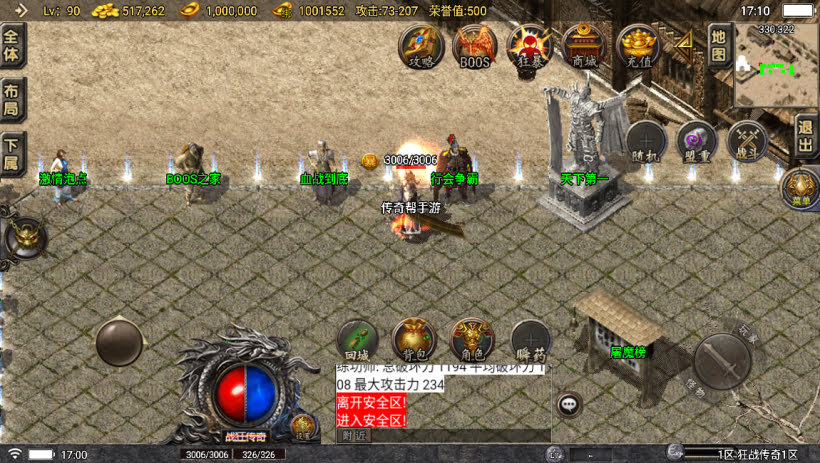Open chat with the speech bubble icon
The width and height of the screenshot is (820, 463).
pyautogui.click(x=569, y=404)
